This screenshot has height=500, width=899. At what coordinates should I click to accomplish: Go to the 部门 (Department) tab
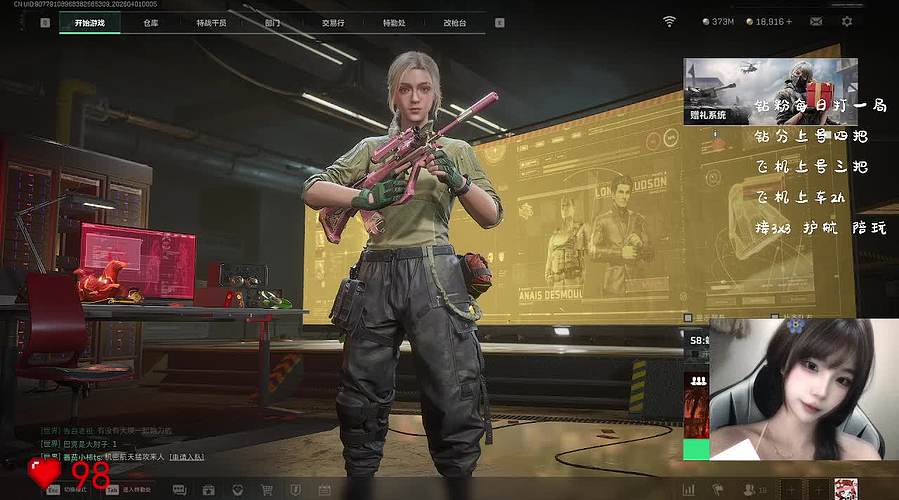[x=272, y=21]
